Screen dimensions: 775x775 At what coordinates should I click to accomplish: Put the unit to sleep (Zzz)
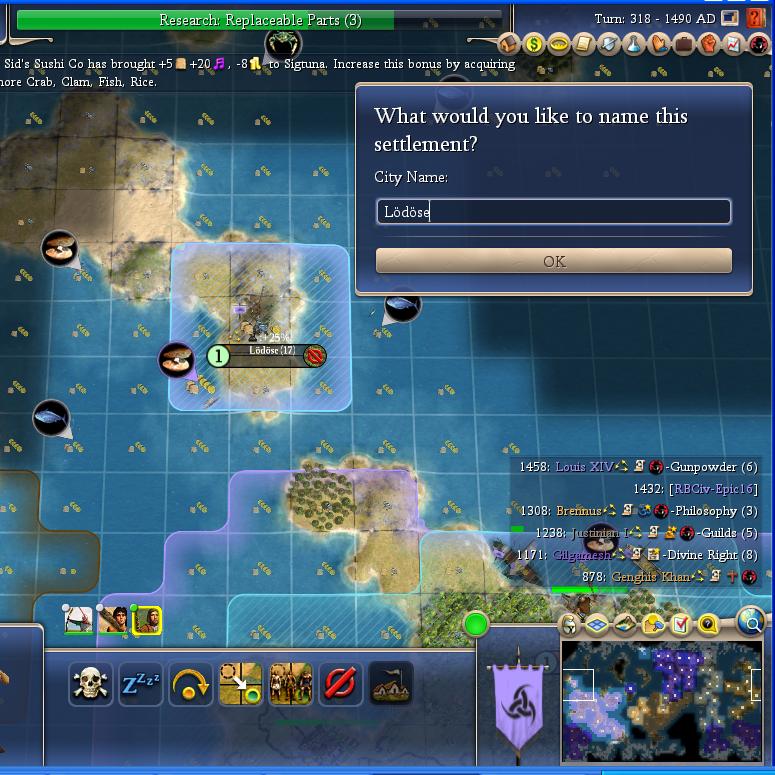[141, 684]
